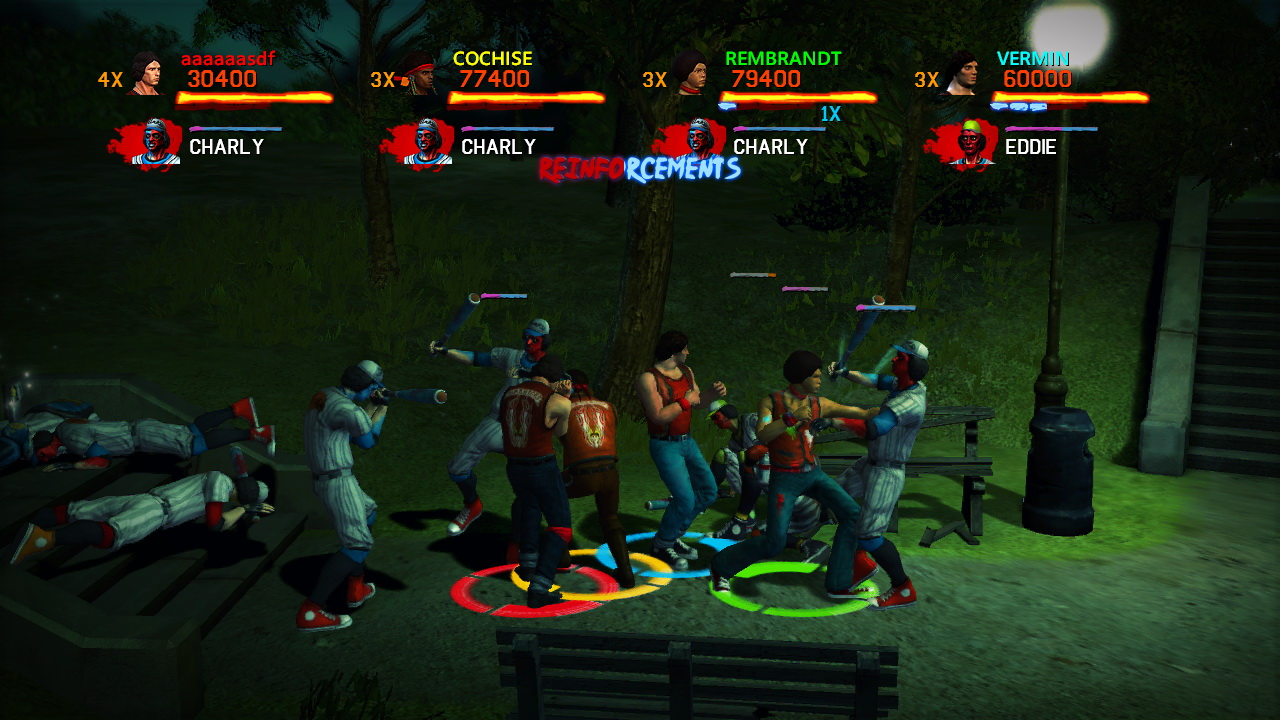
Task: Select player aaaaaasdf's character portrait
Action: coord(145,74)
